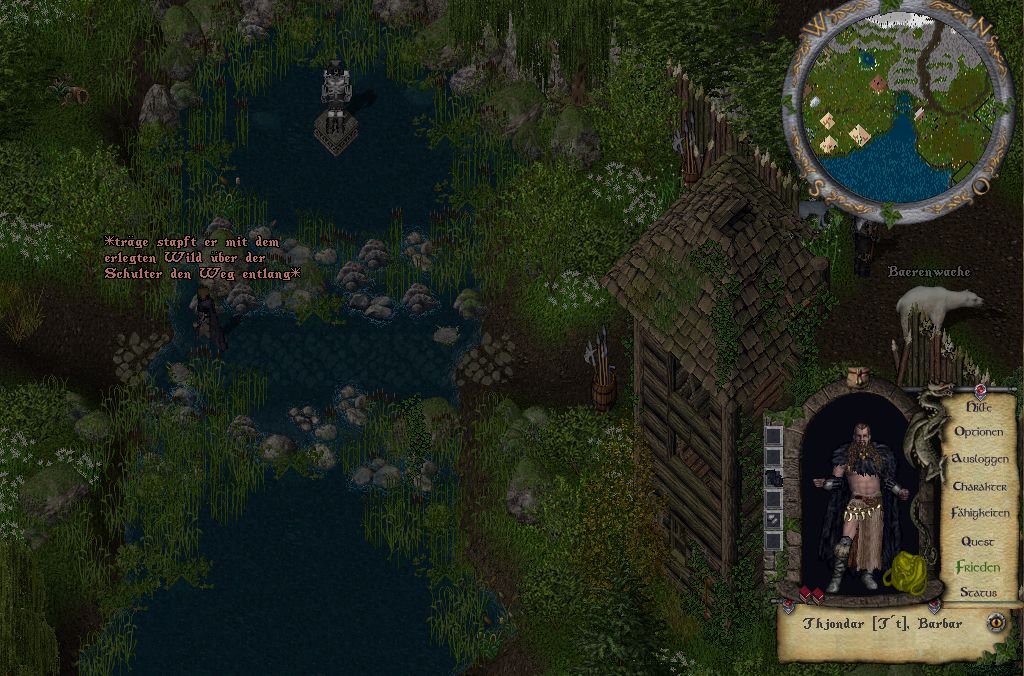Open the Quest log
The height and width of the screenshot is (676, 1024).
coord(977,541)
